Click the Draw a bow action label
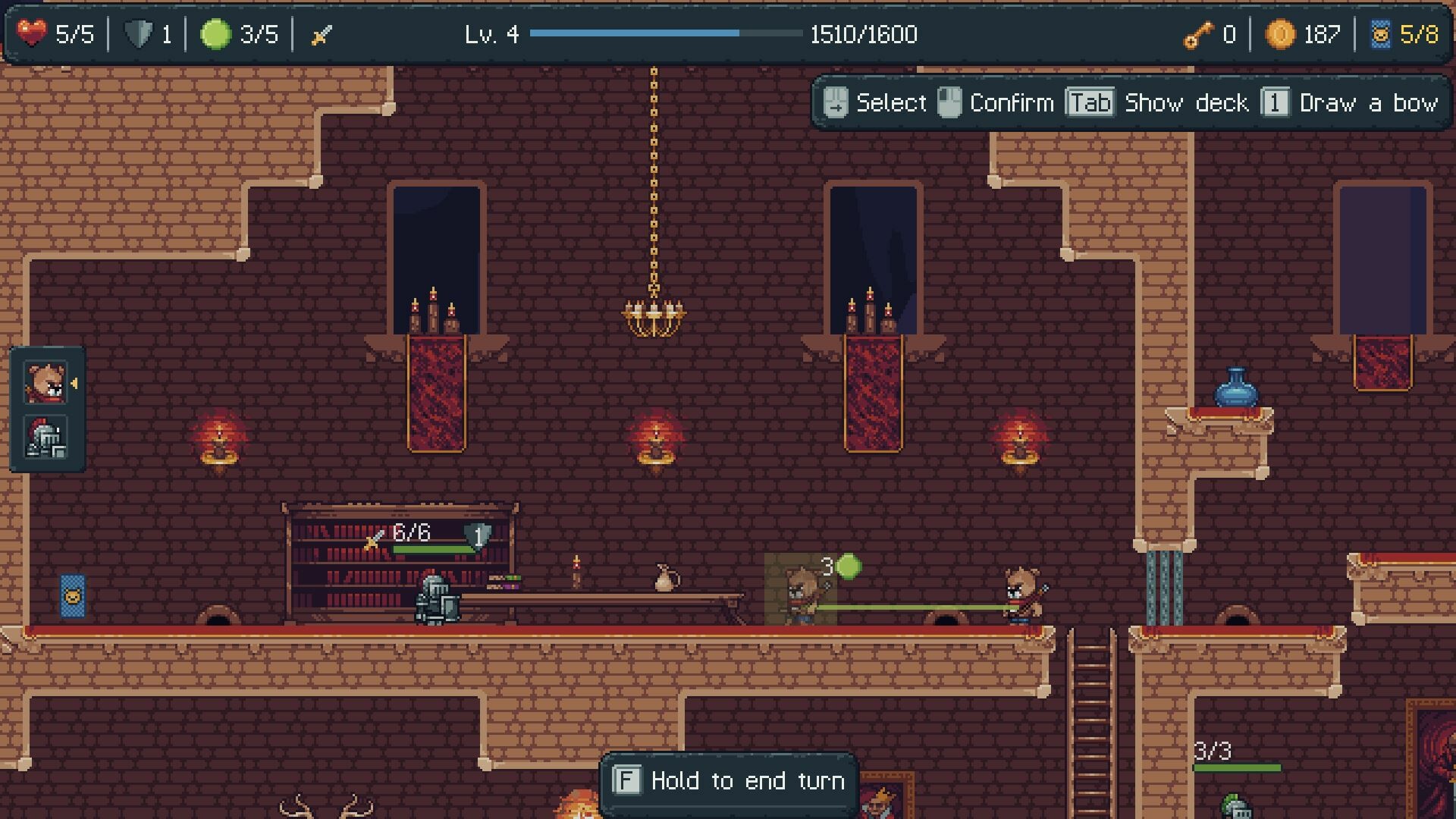Image resolution: width=1456 pixels, height=819 pixels. pyautogui.click(x=1370, y=102)
